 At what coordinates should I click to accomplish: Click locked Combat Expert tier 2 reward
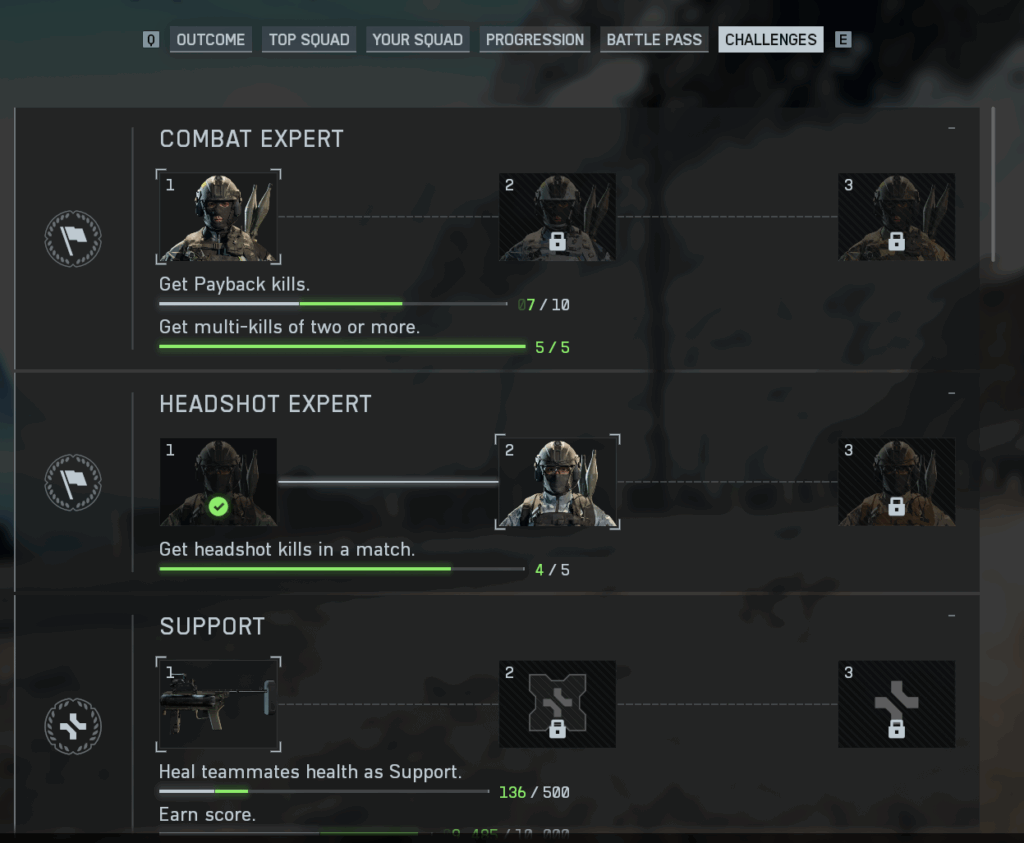click(557, 217)
